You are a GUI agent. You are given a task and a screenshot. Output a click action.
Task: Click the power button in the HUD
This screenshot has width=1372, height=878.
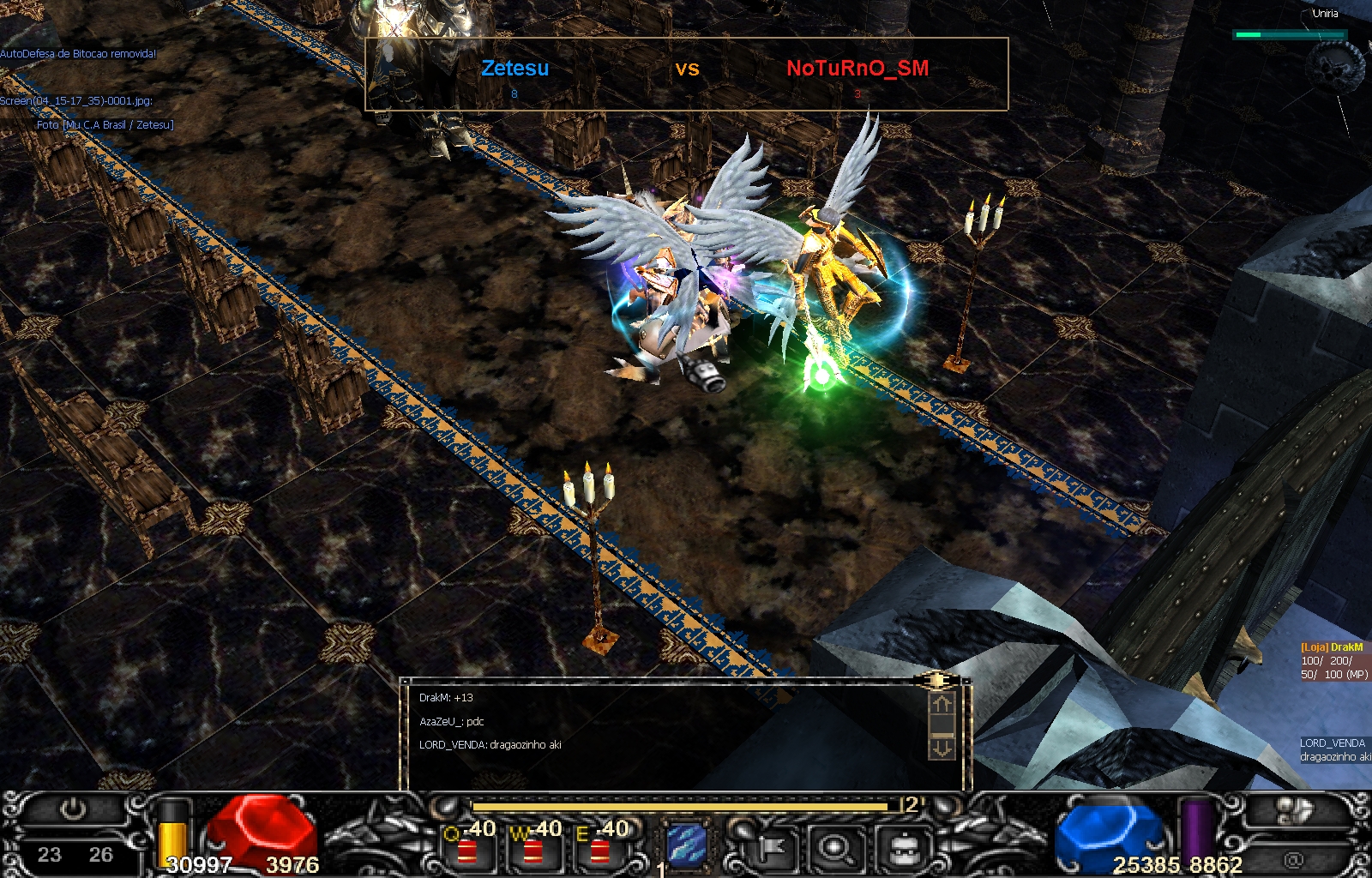point(74,809)
